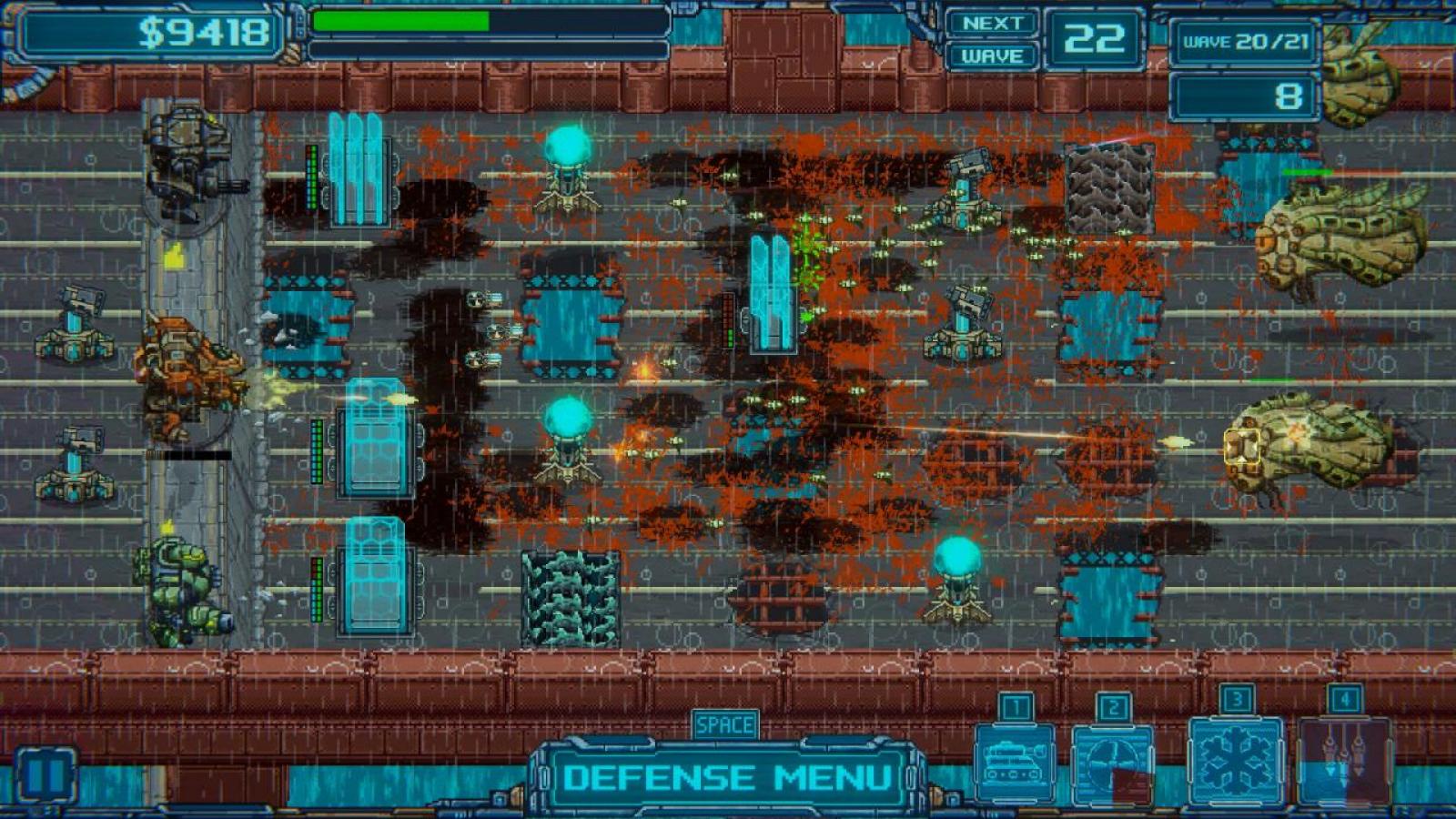This screenshot has height=819, width=1456.
Task: Use the crosshair targeting ability
Action: pos(1112,763)
